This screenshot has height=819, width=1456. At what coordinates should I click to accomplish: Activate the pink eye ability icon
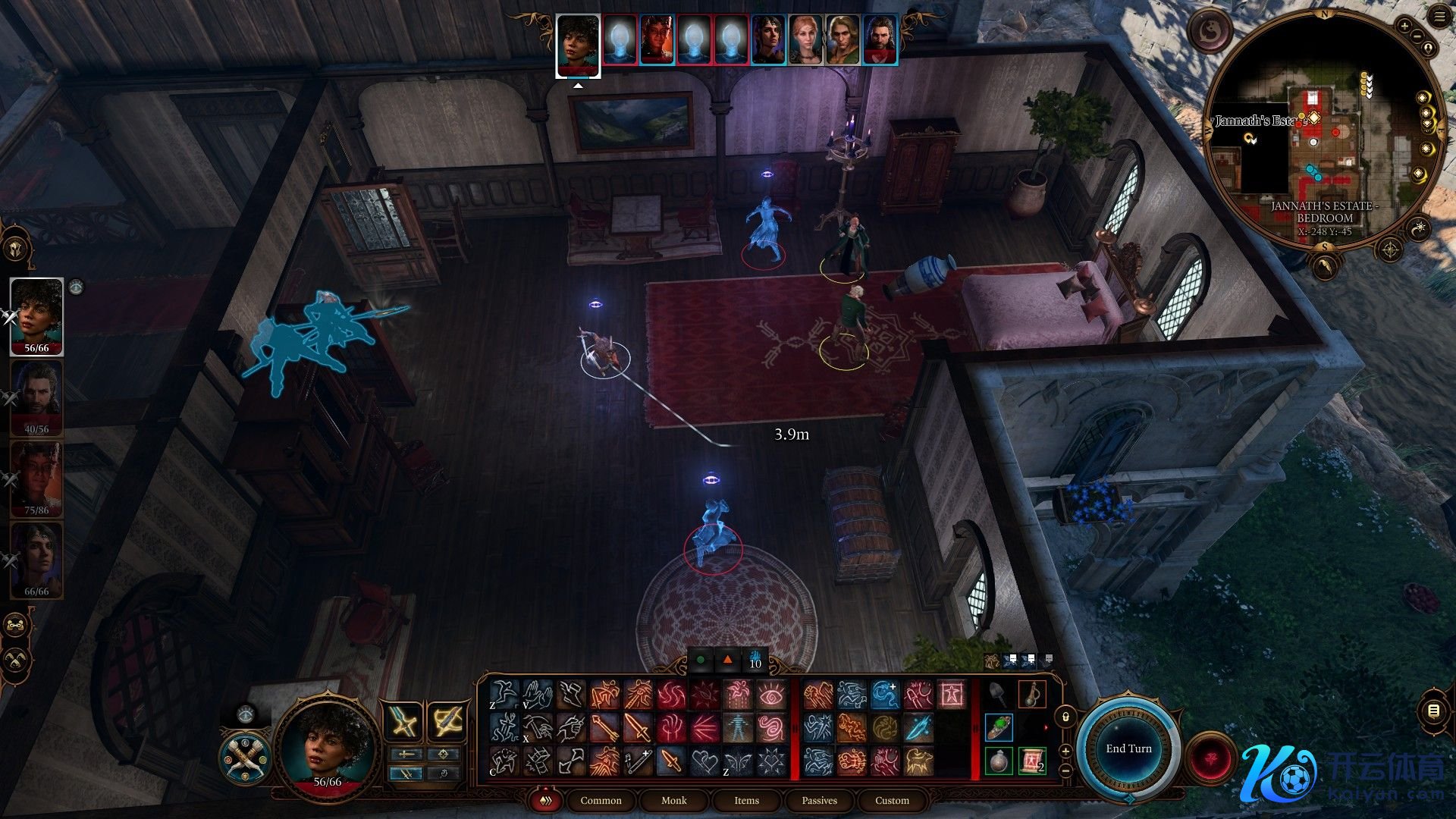(x=772, y=695)
